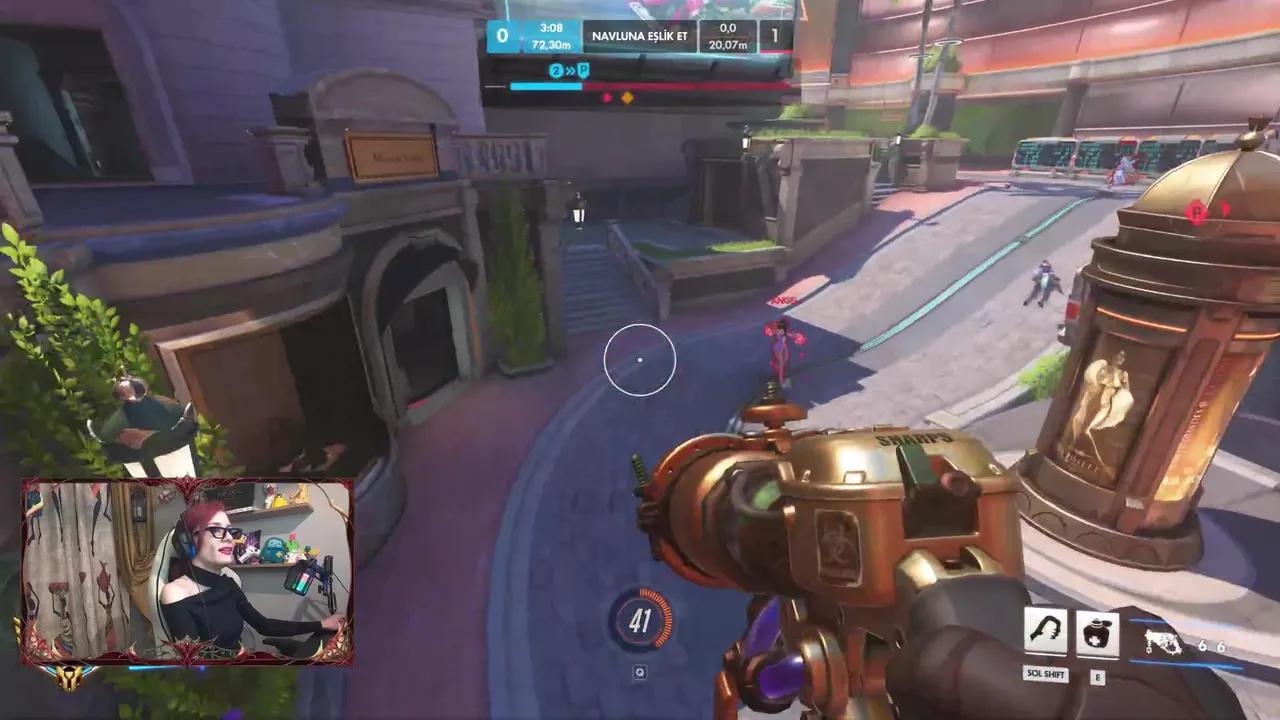The image size is (1280, 720).
Task: Click the 20,07m enemy distance display
Action: pos(729,43)
